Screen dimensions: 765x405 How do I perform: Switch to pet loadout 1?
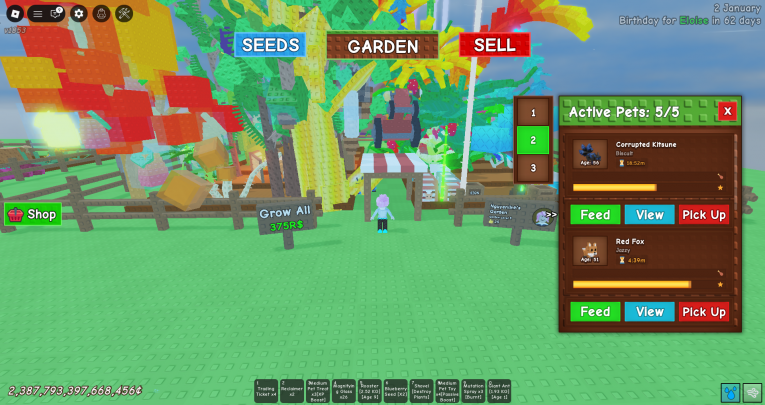coord(533,113)
